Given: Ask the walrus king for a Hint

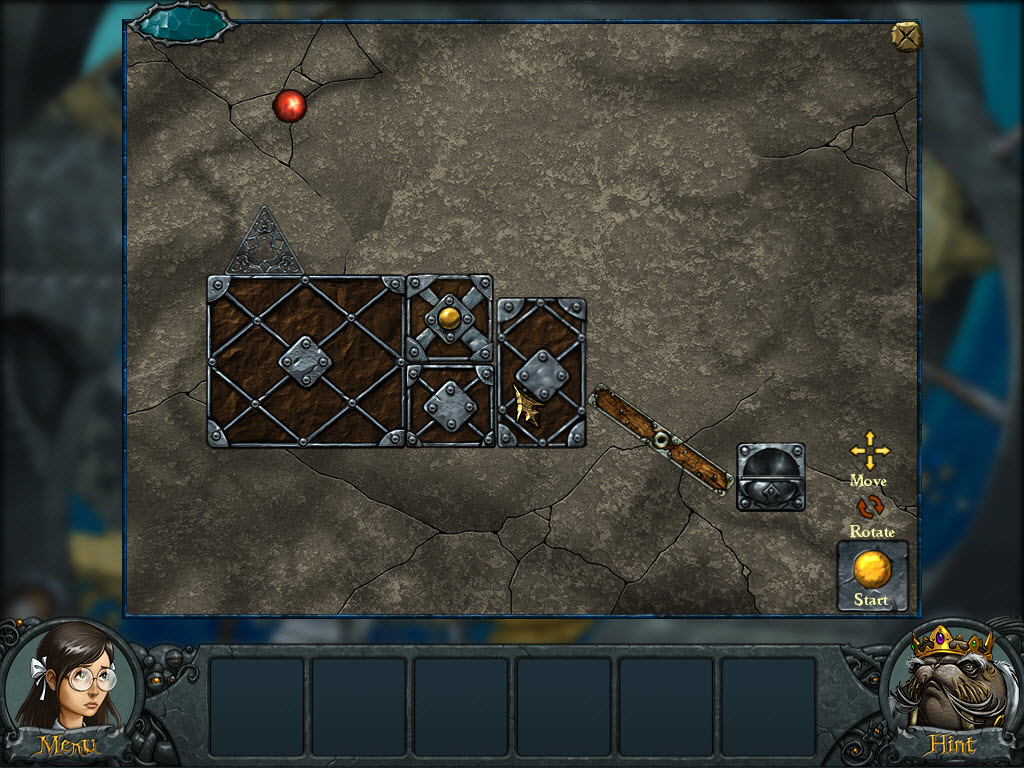Looking at the screenshot, I should tap(949, 690).
